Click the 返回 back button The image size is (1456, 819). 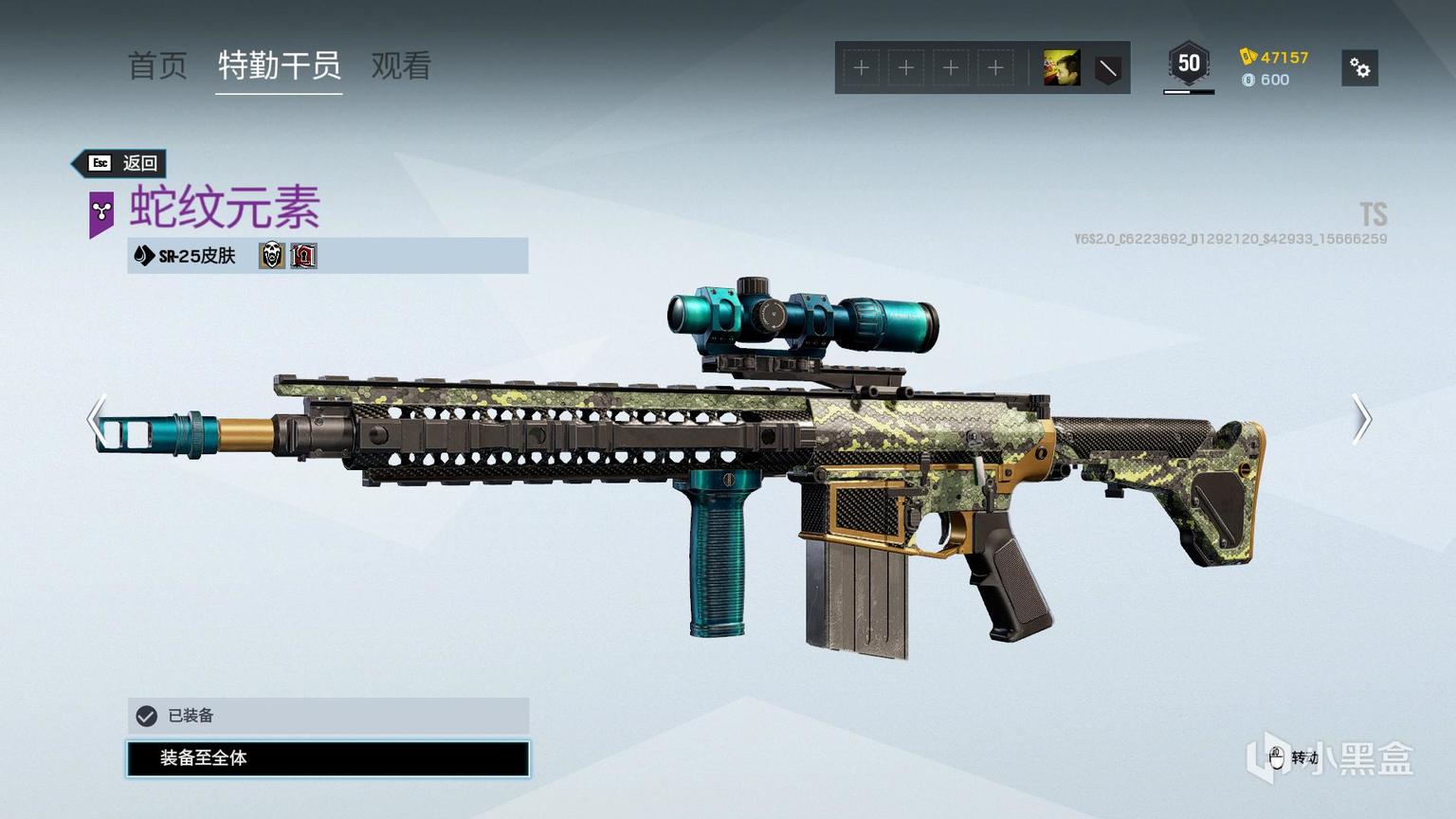(123, 163)
